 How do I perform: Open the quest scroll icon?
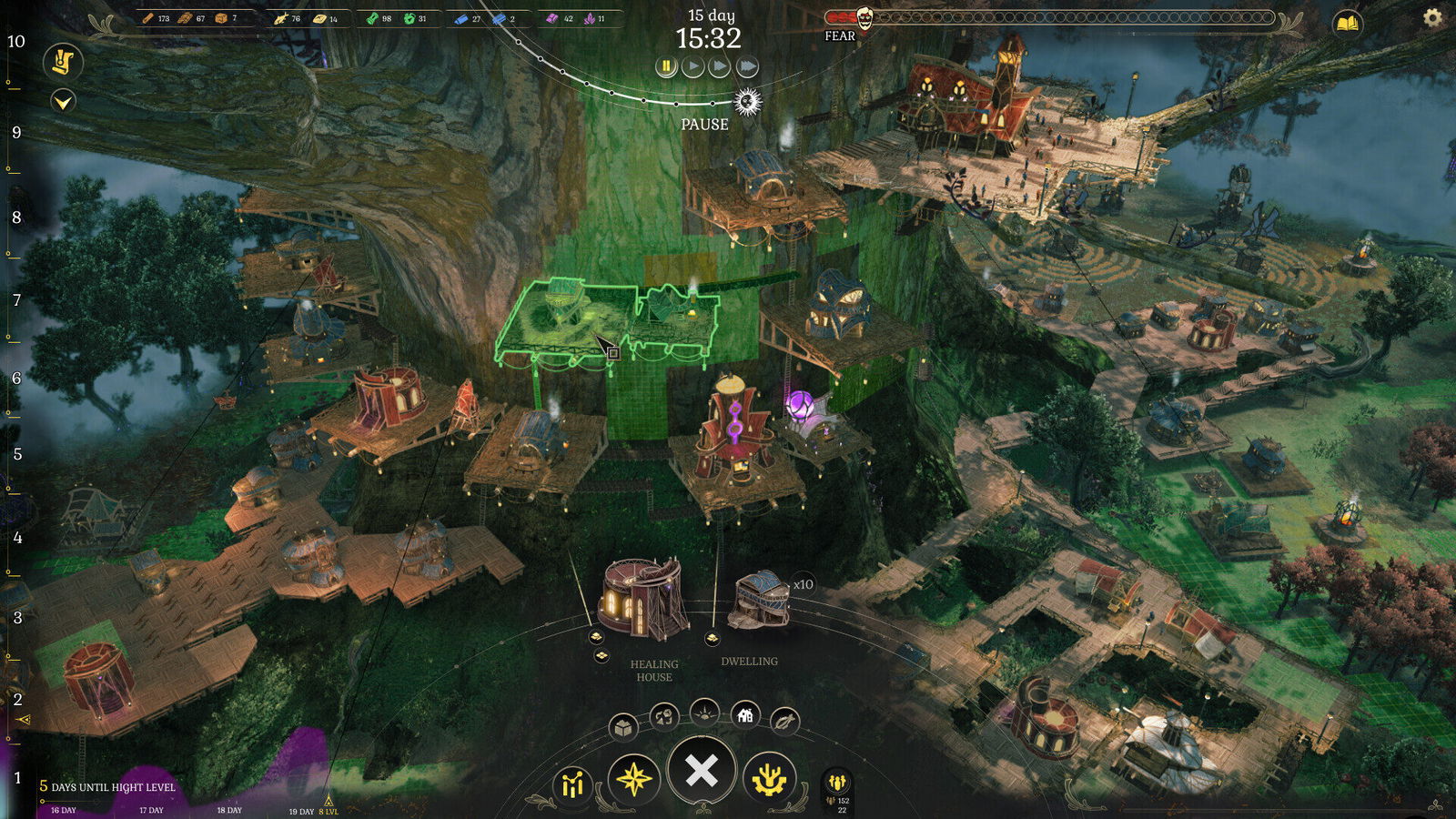click(63, 61)
